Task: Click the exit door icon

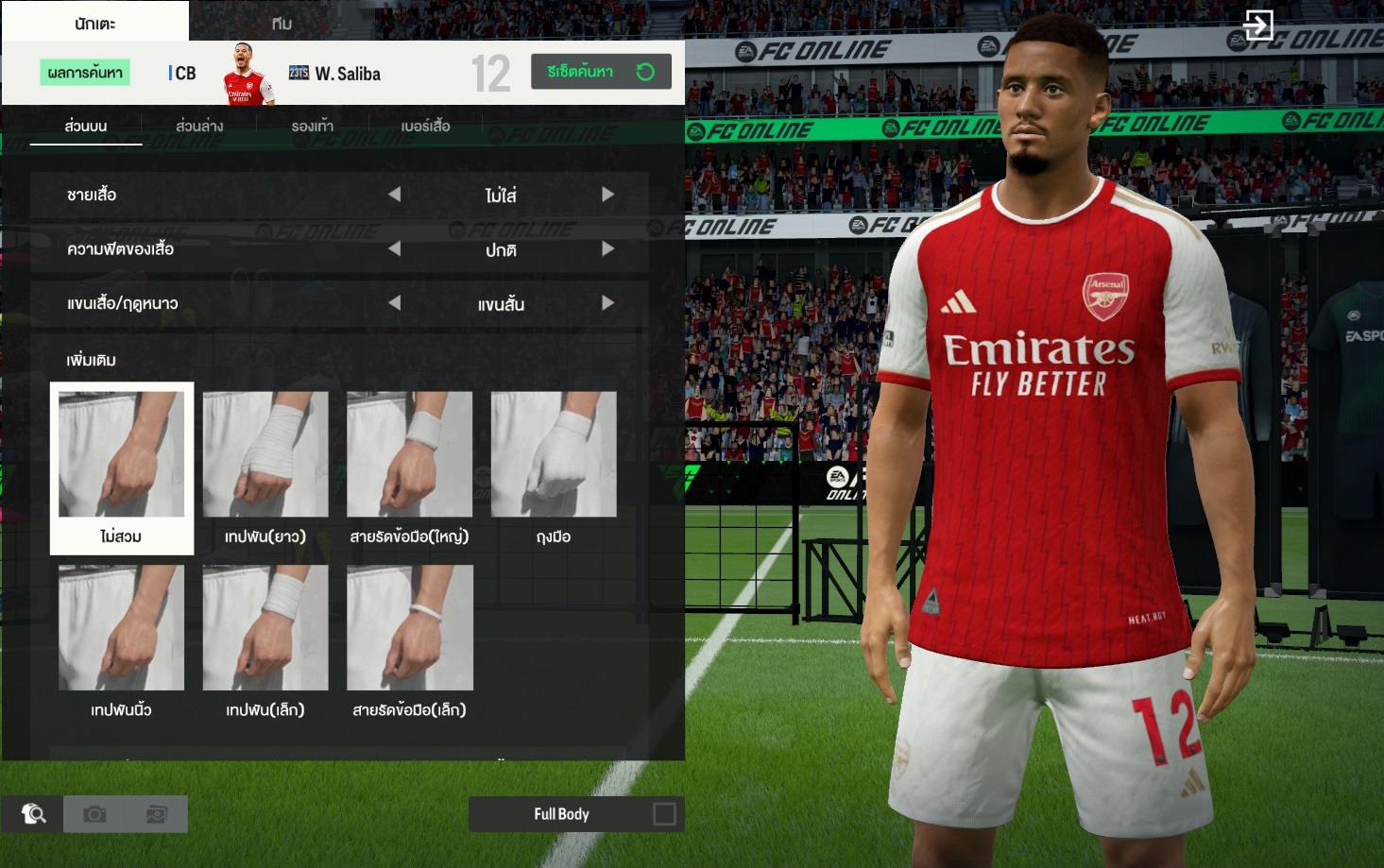Action: tap(1258, 26)
